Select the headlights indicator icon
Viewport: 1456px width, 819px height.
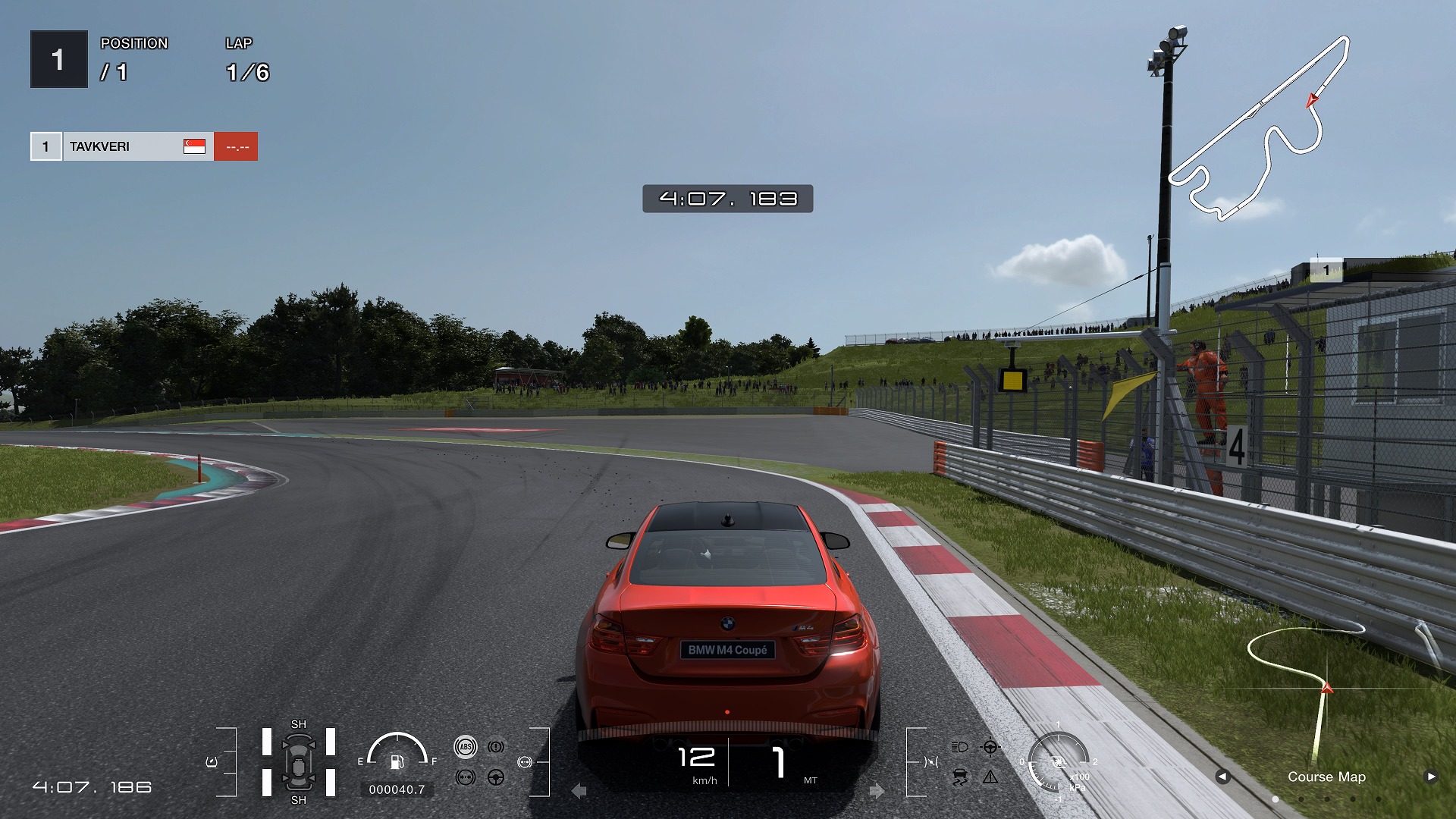(959, 747)
